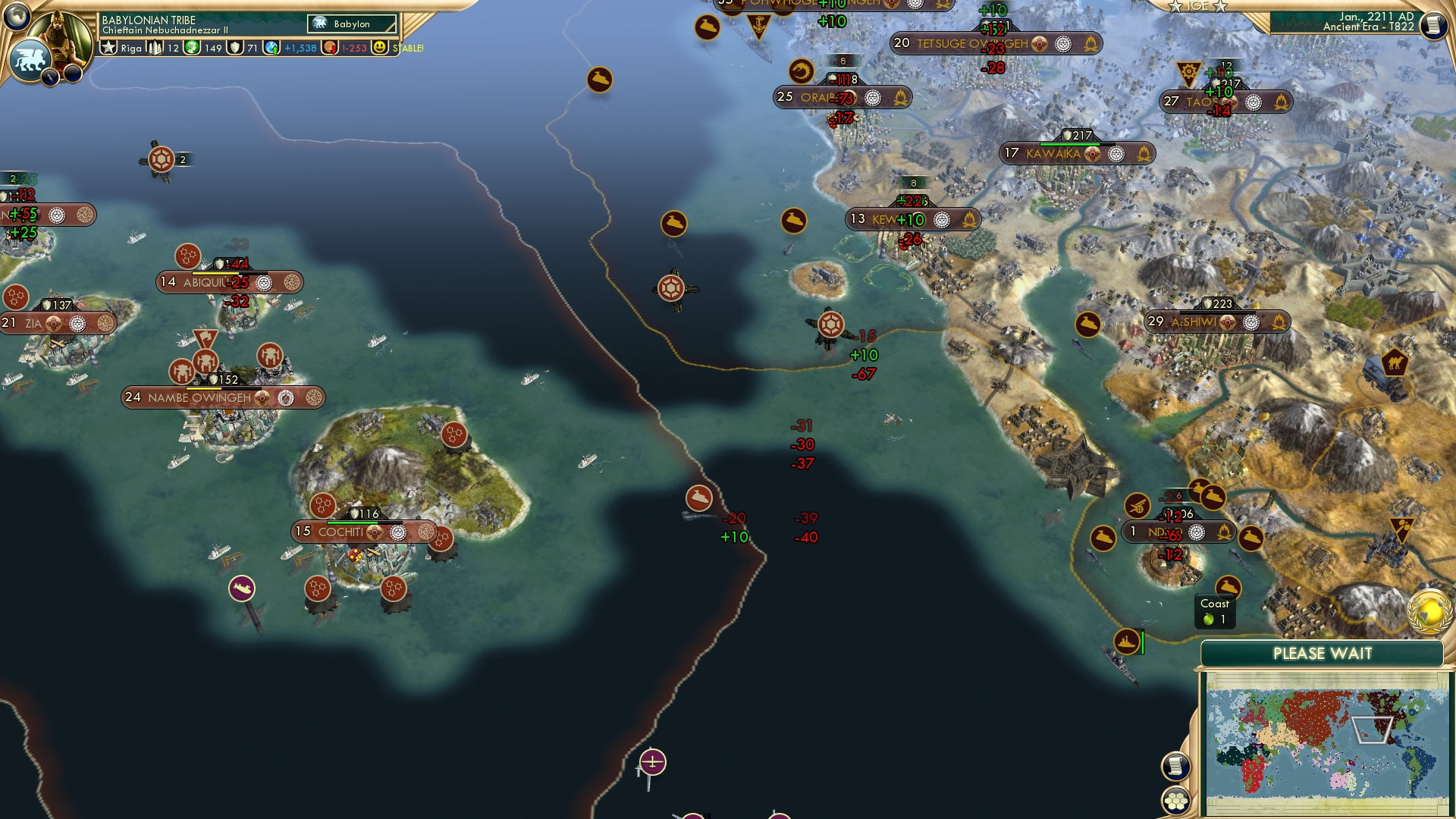Click the Please Wait turn button
1456x819 pixels.
pos(1322,654)
